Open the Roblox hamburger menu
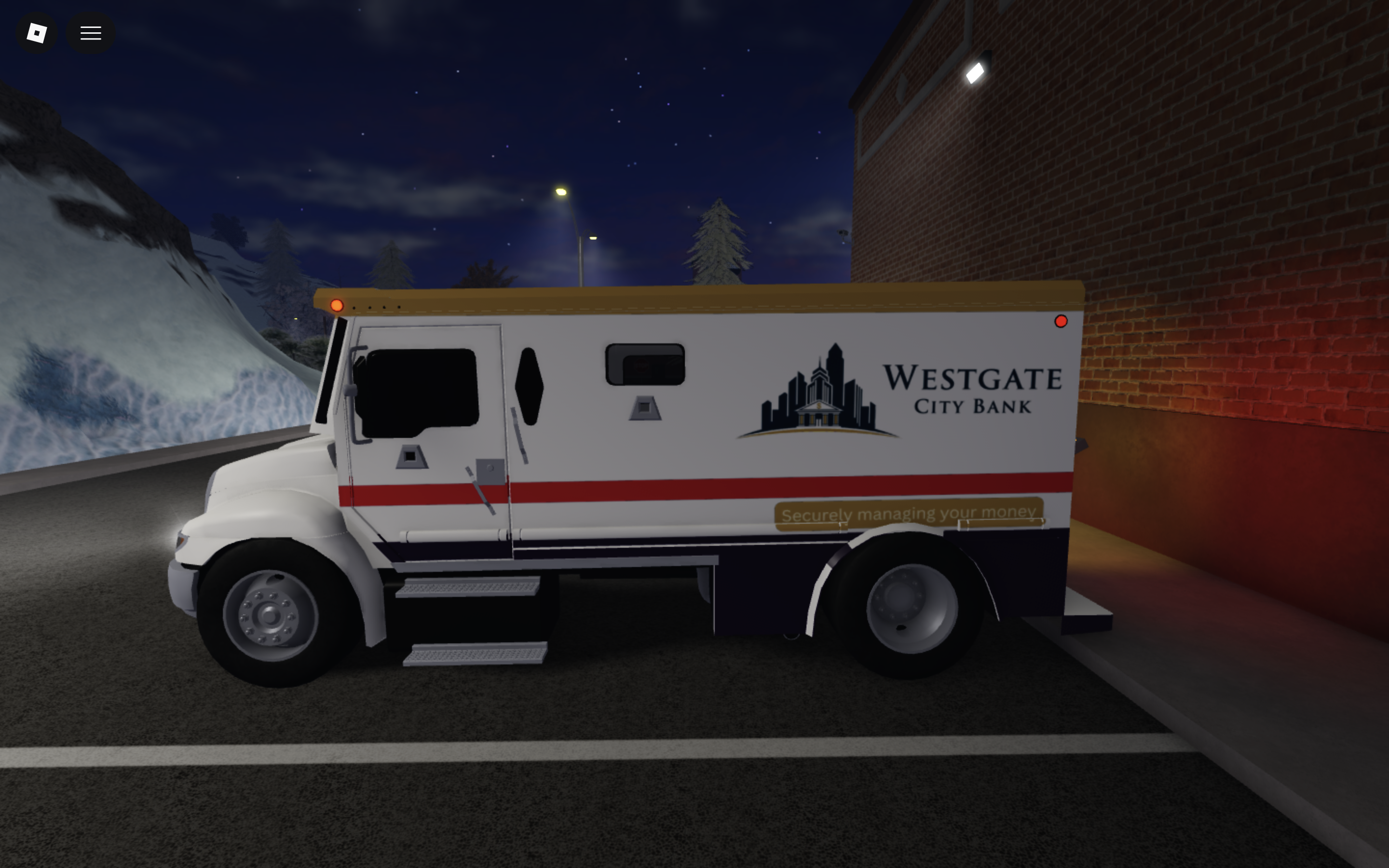The height and width of the screenshot is (868, 1389). pos(90,32)
